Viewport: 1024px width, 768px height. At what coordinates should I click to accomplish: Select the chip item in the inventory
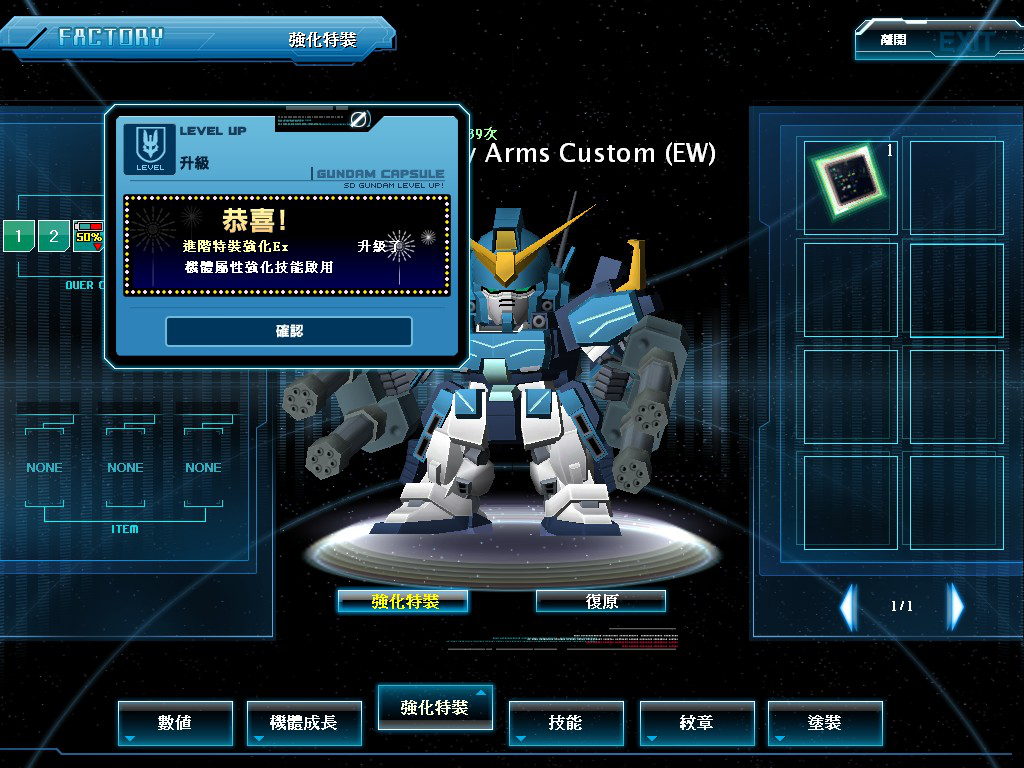pos(848,185)
